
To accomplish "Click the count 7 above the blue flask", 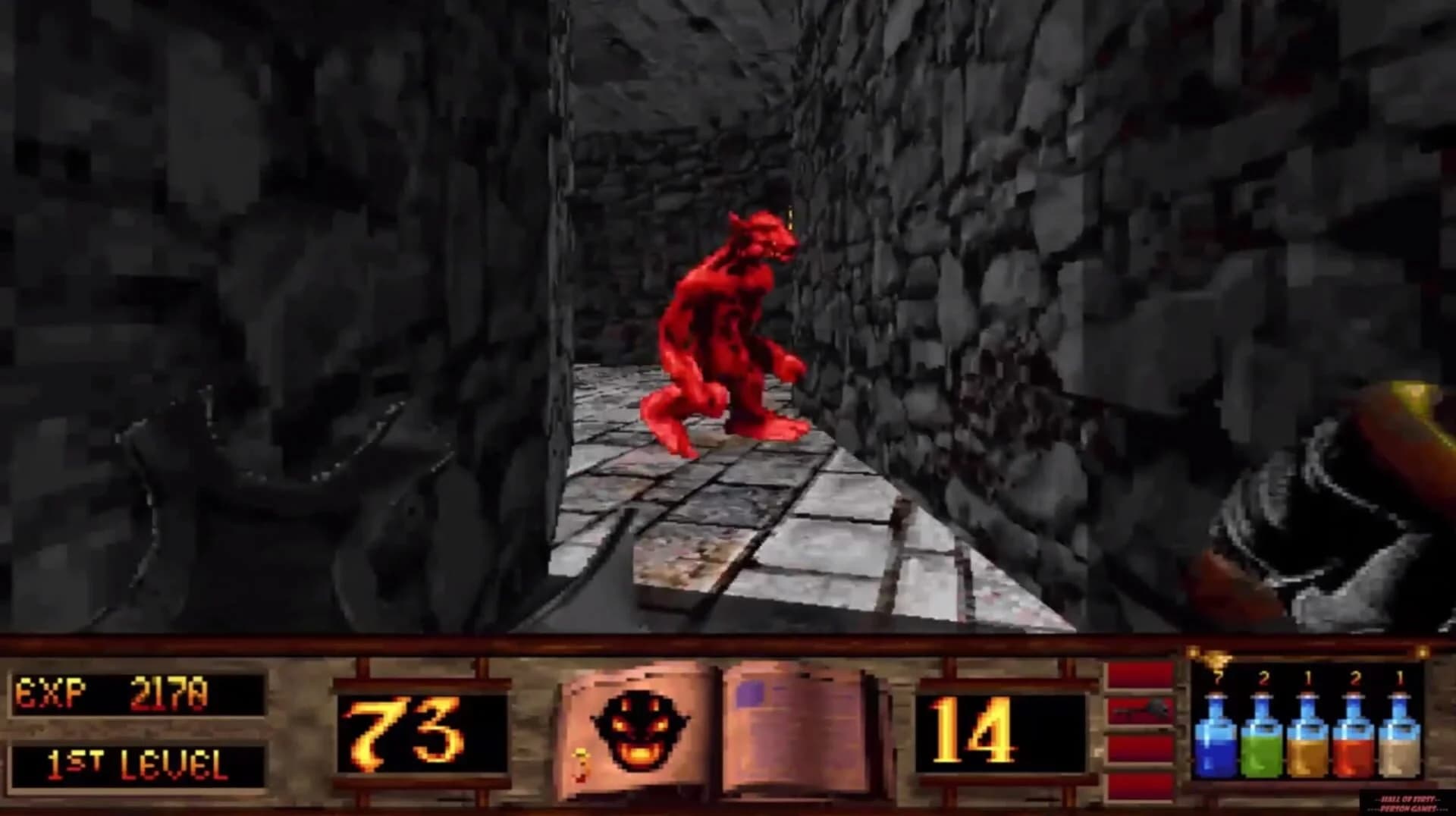I will (1218, 676).
